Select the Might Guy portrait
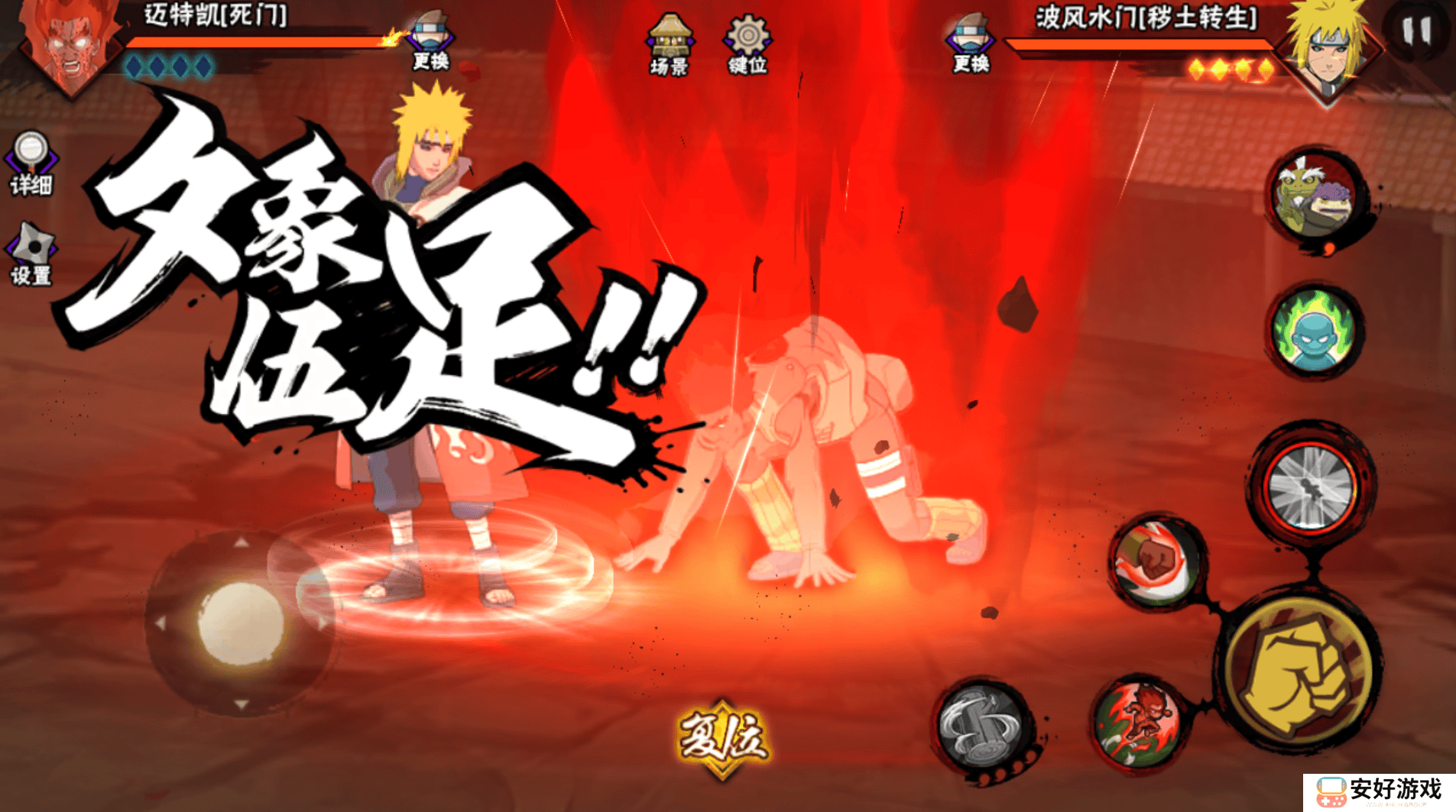1456x812 pixels. coord(67,46)
